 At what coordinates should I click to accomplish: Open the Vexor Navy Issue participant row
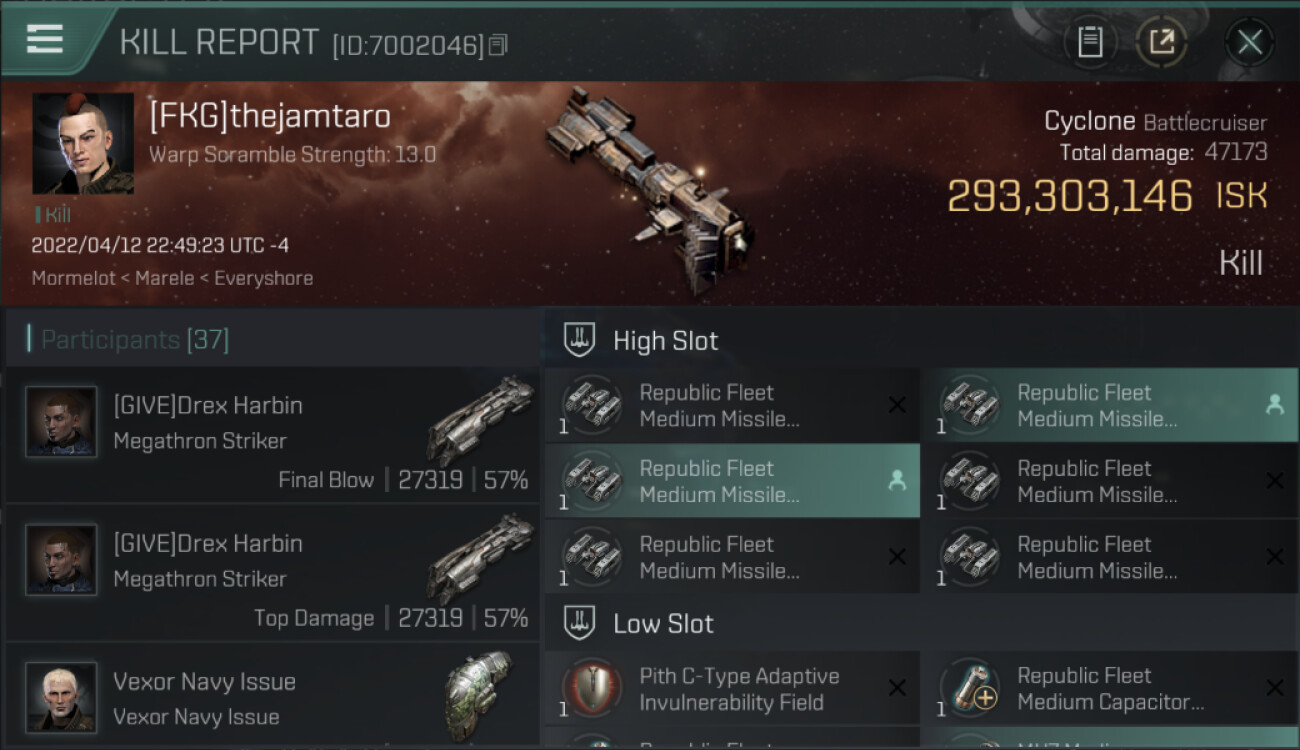click(x=272, y=697)
